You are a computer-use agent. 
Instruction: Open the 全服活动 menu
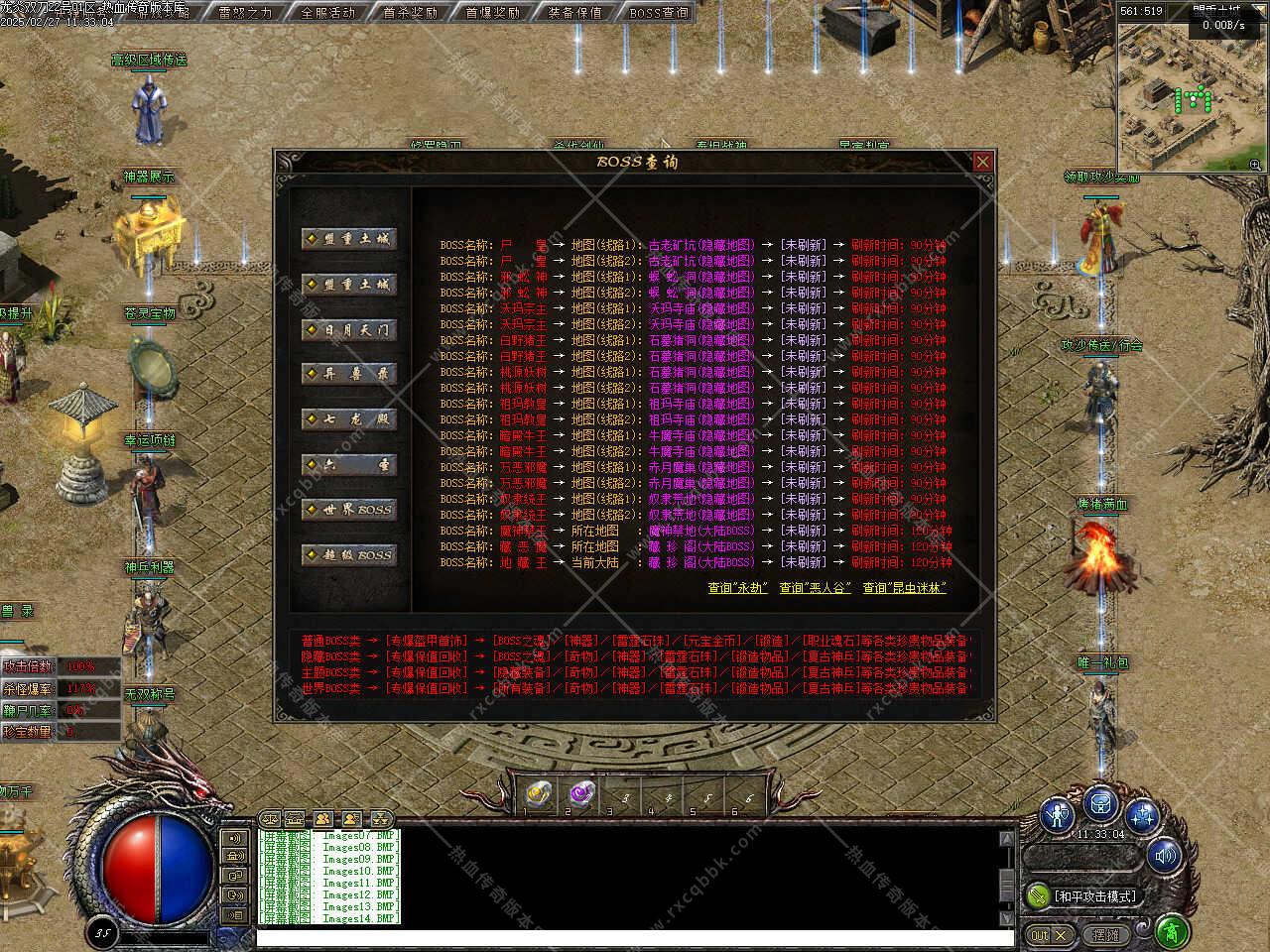tap(327, 13)
